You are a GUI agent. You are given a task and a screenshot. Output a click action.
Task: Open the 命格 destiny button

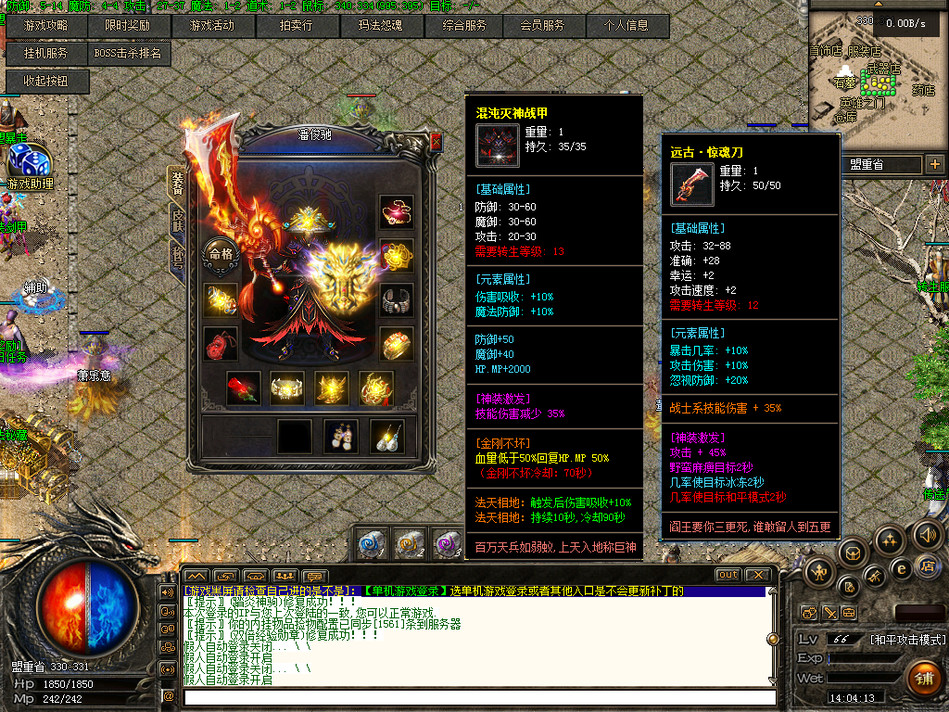[x=220, y=254]
